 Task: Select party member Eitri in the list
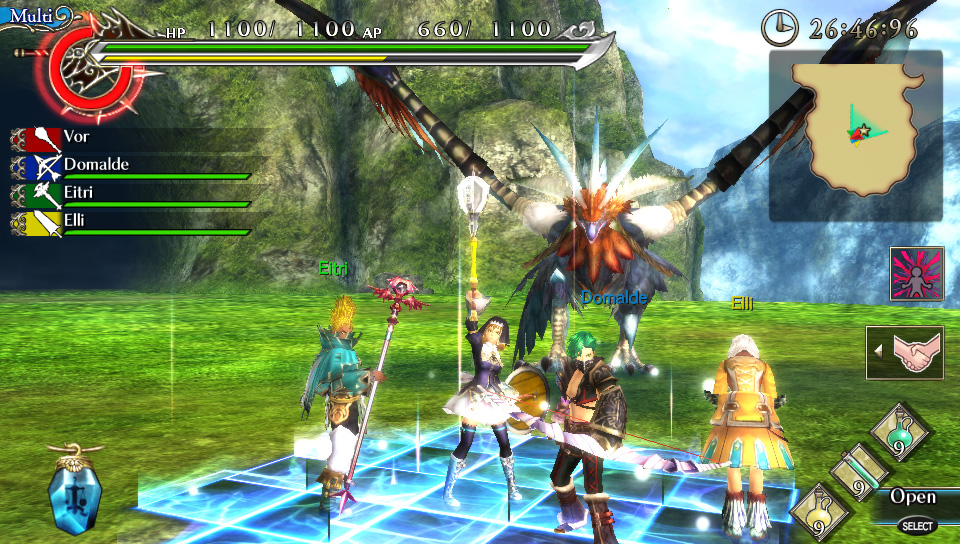pos(130,193)
